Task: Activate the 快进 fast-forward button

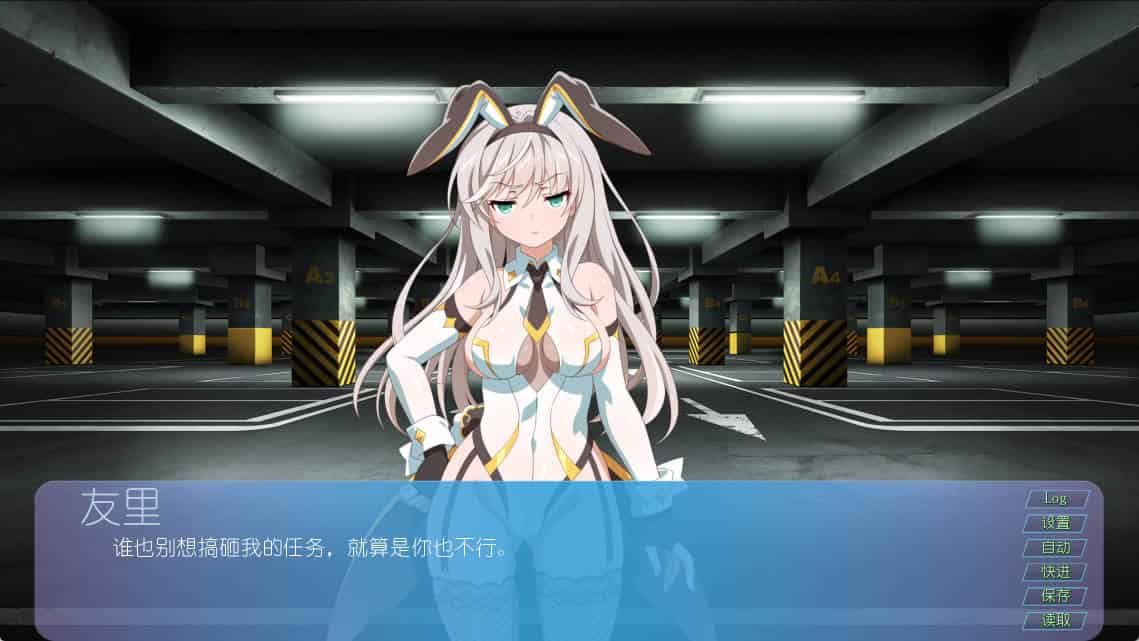Action: coord(1055,571)
